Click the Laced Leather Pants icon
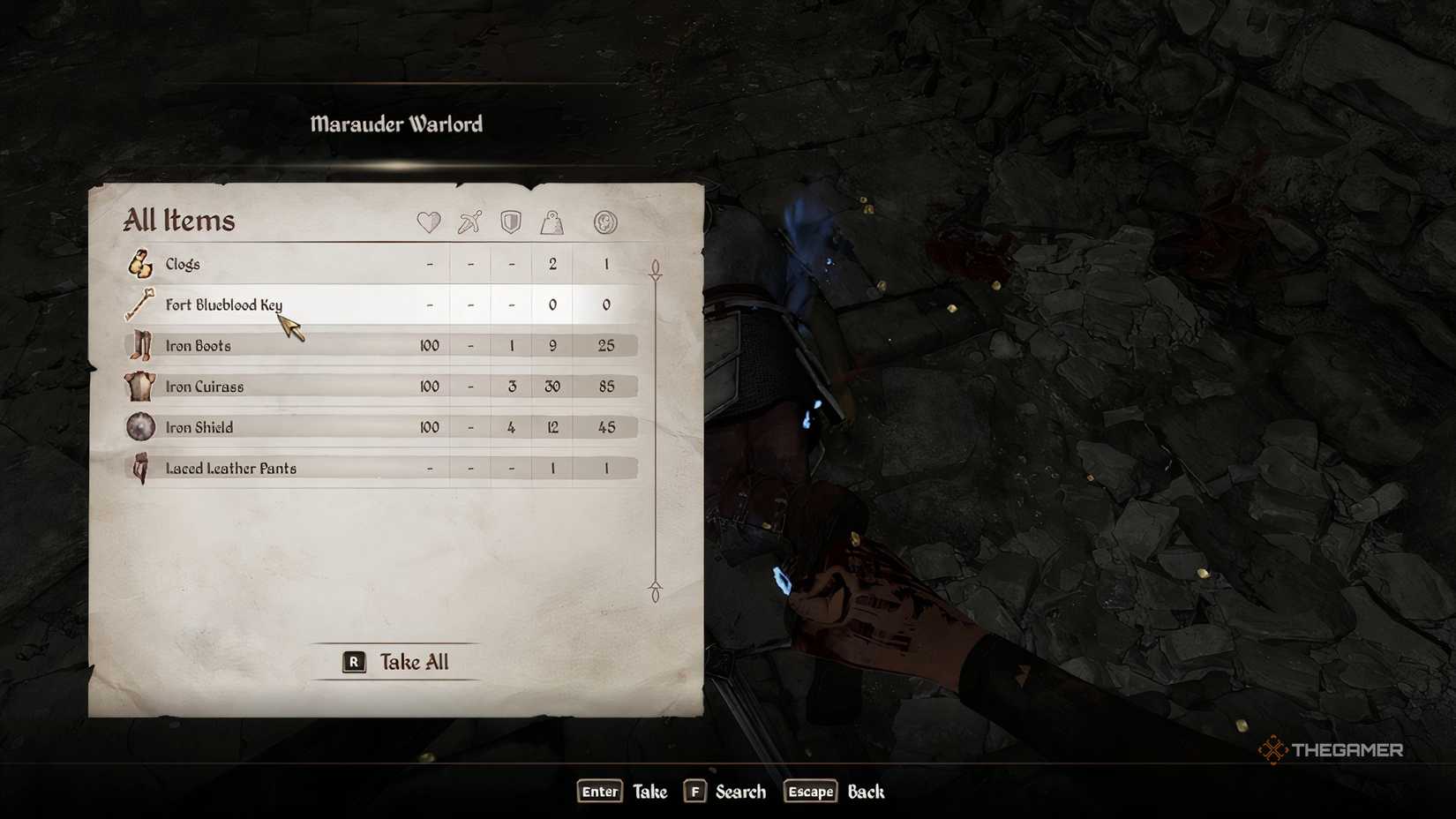Viewport: 1456px width, 819px height. click(139, 468)
